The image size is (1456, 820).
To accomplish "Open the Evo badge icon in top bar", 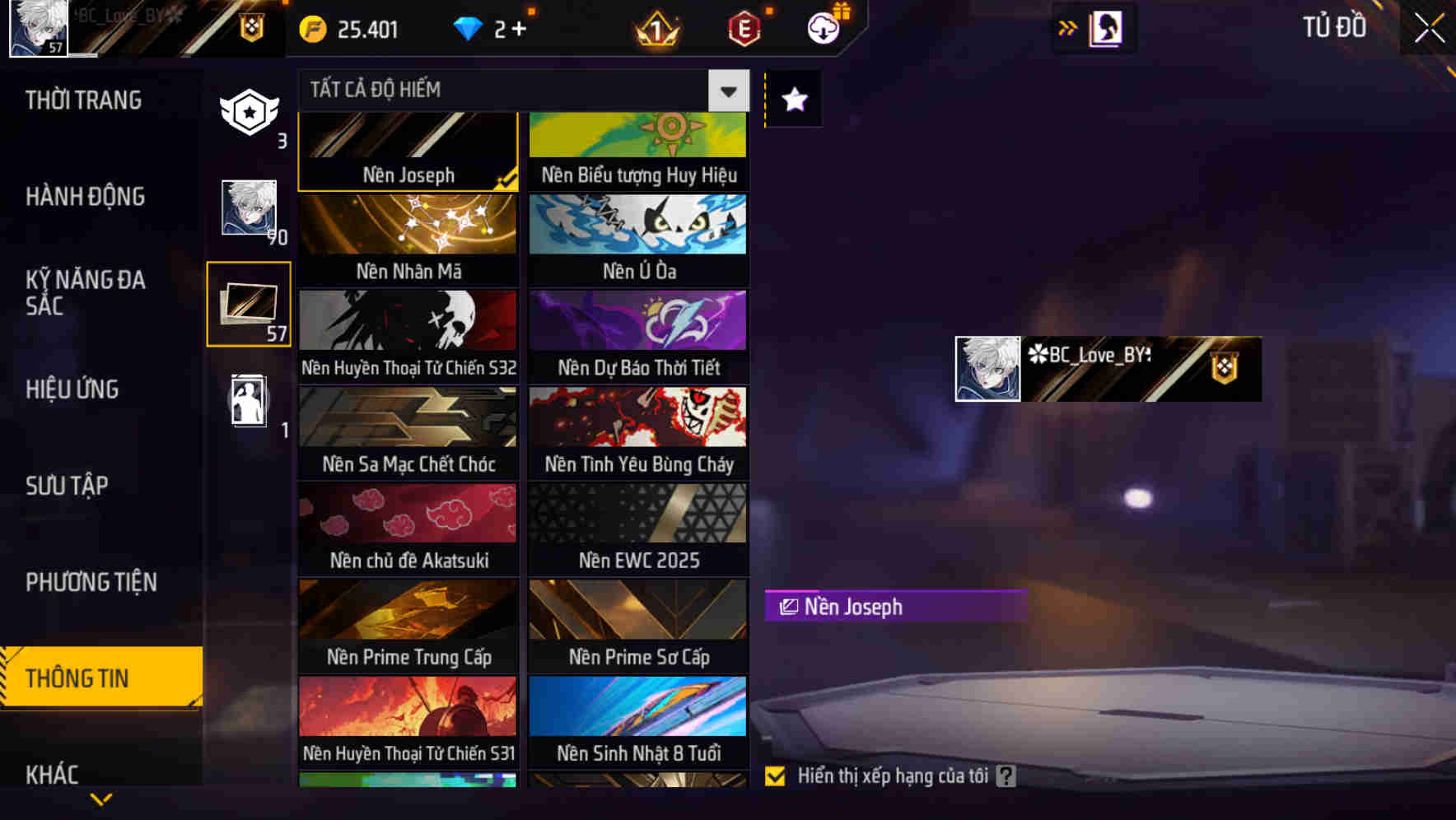I will (741, 29).
